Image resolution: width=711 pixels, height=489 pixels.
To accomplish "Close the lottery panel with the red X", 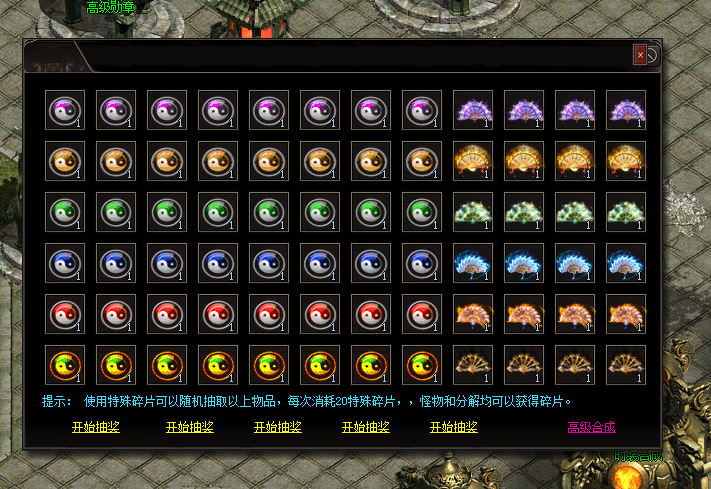I will (640, 55).
